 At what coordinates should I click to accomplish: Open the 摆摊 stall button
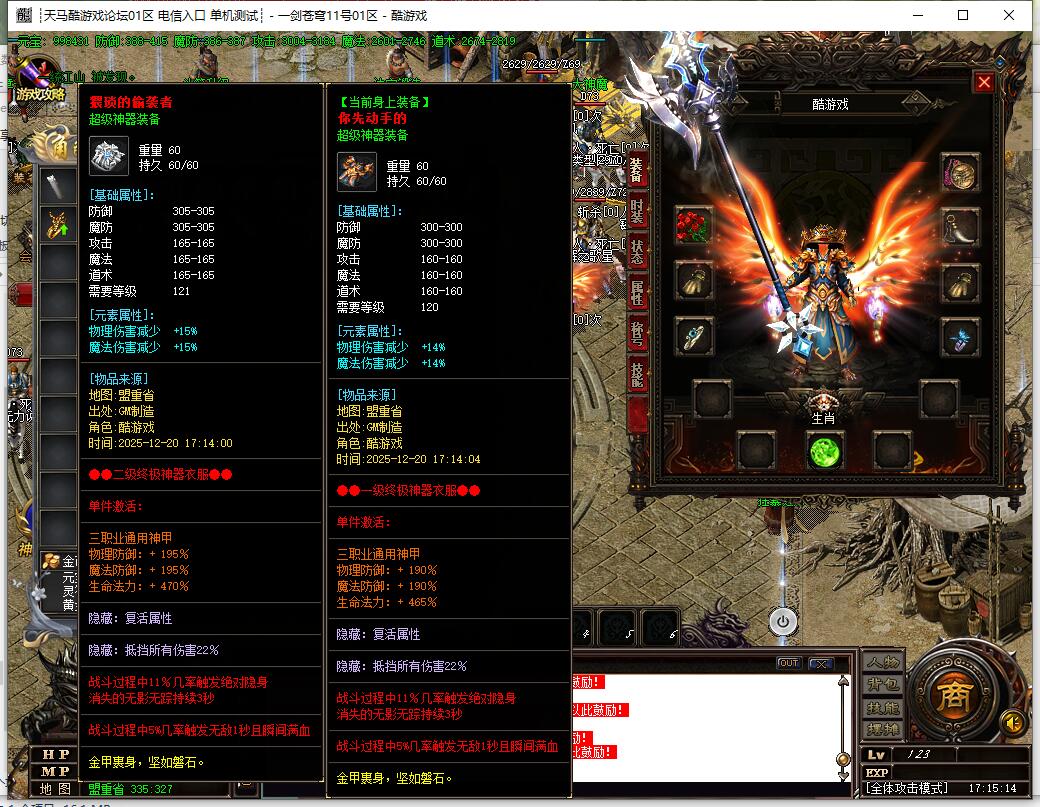point(883,729)
